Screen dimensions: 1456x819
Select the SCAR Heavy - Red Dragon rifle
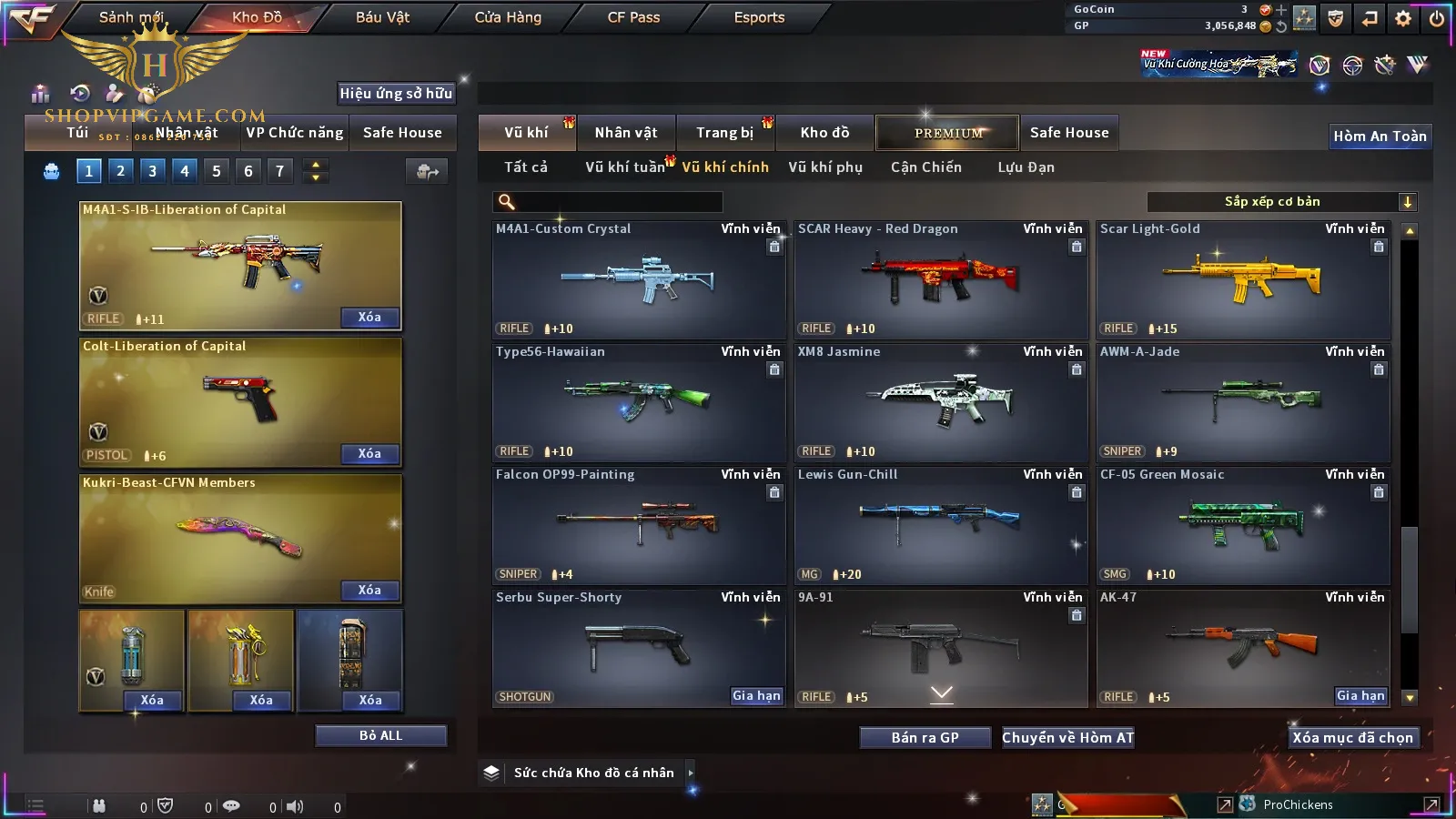tap(941, 280)
